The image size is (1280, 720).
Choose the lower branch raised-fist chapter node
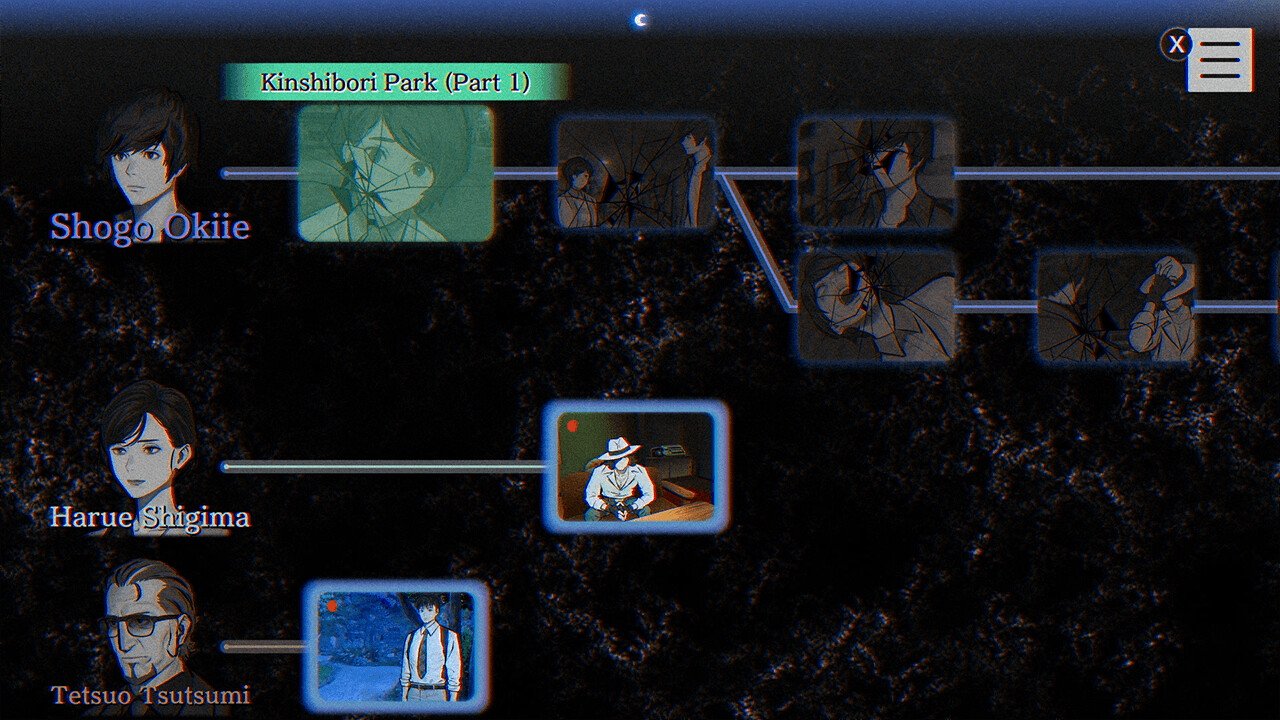1115,305
